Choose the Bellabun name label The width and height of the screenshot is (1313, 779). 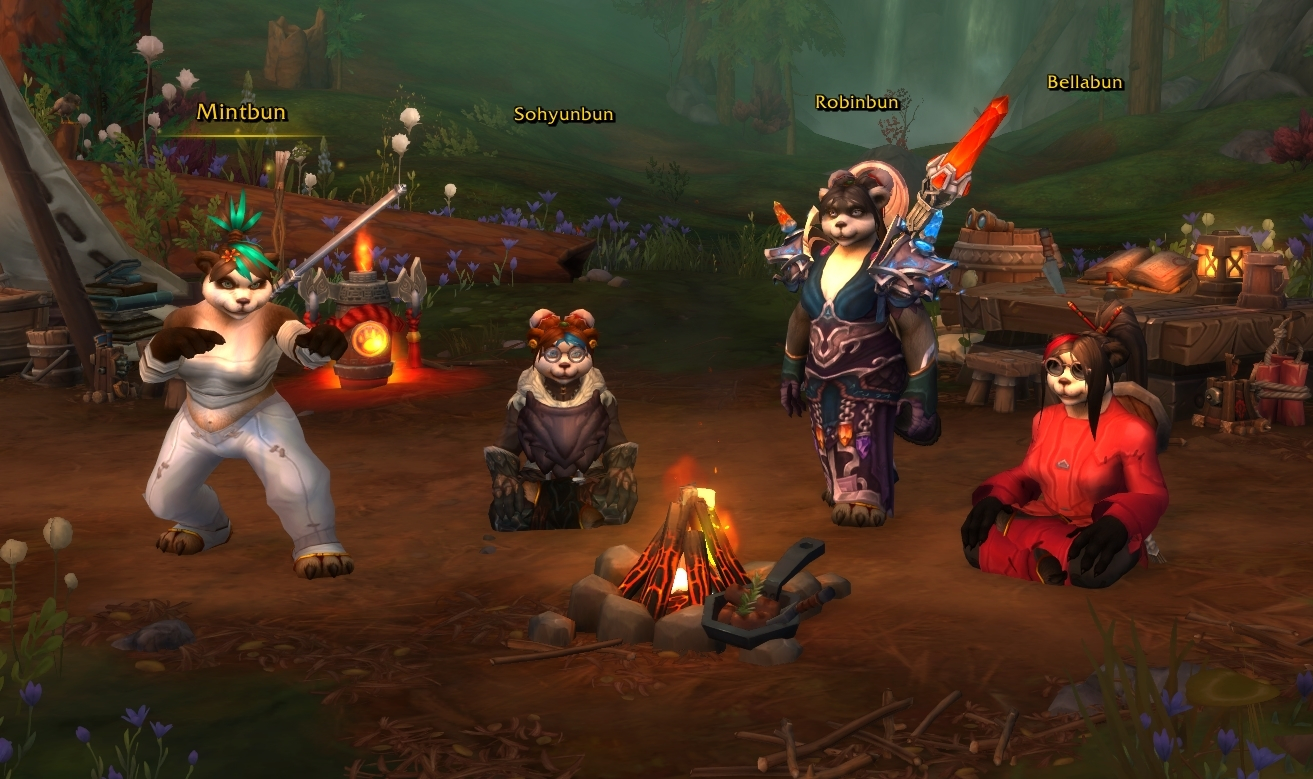click(1084, 83)
